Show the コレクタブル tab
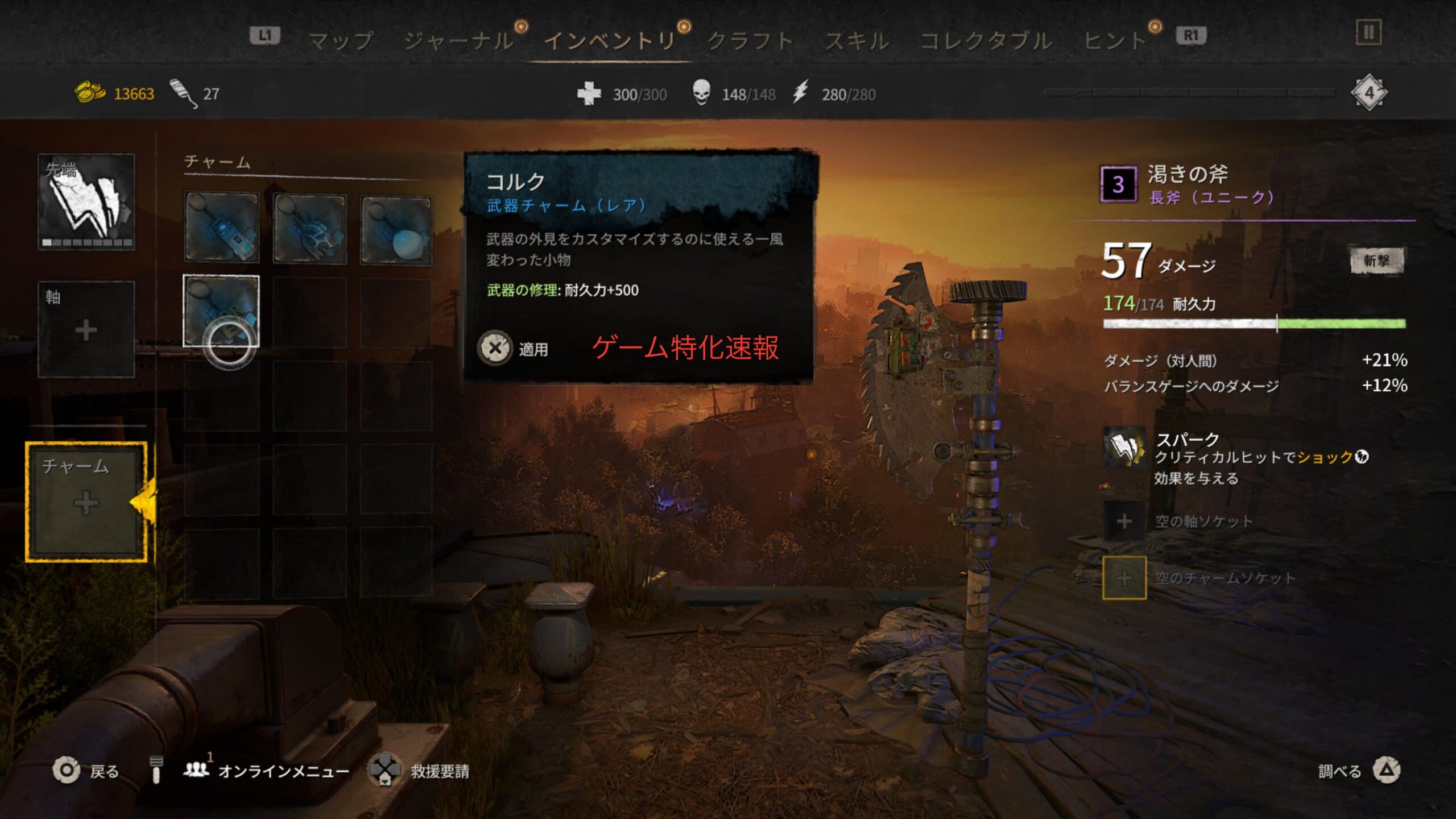 click(x=986, y=40)
